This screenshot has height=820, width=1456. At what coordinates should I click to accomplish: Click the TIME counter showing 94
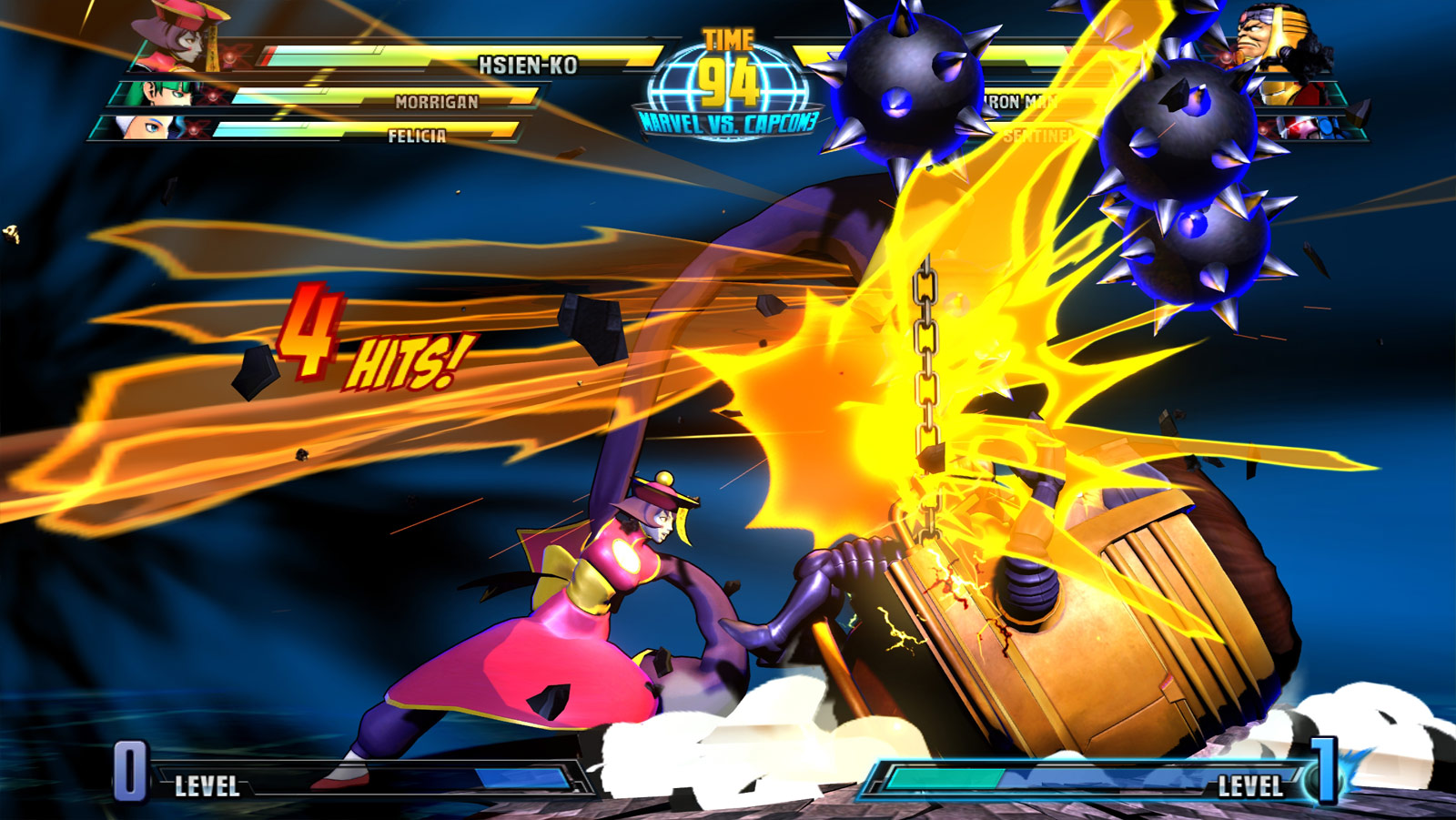point(728,80)
